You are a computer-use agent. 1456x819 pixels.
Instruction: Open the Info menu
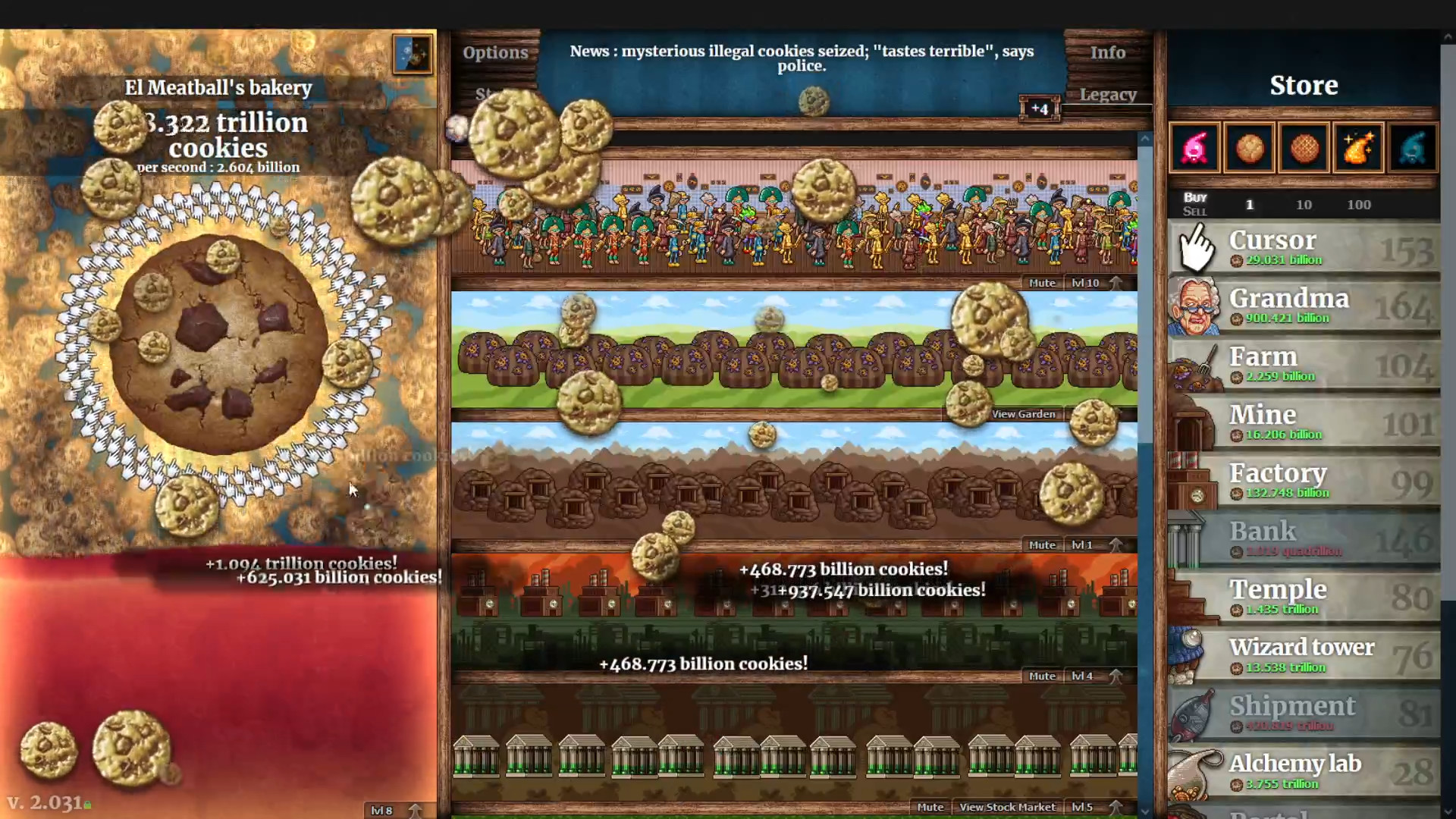pos(1107,52)
